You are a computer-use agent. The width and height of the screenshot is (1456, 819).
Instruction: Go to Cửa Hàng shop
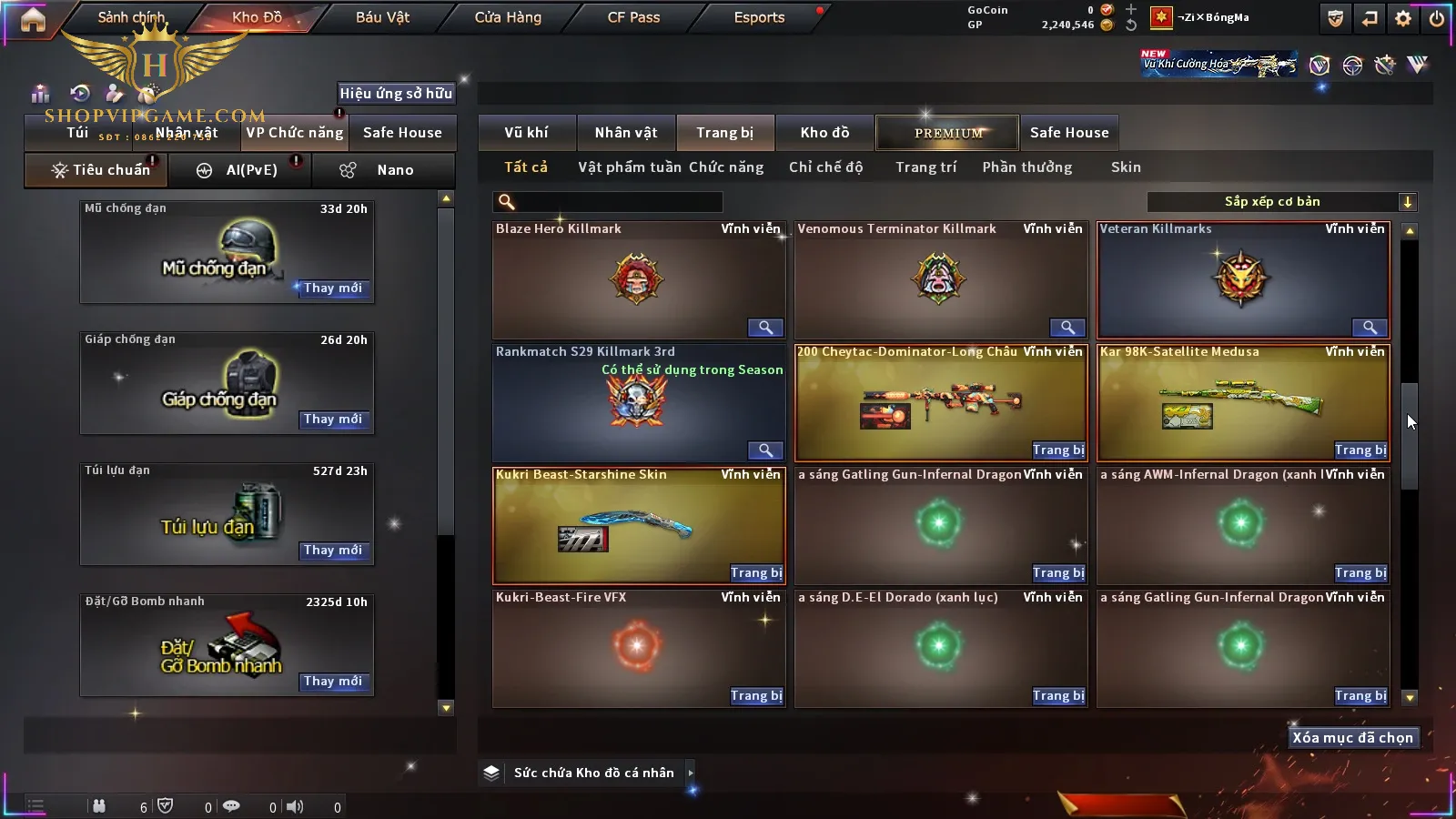pos(508,17)
